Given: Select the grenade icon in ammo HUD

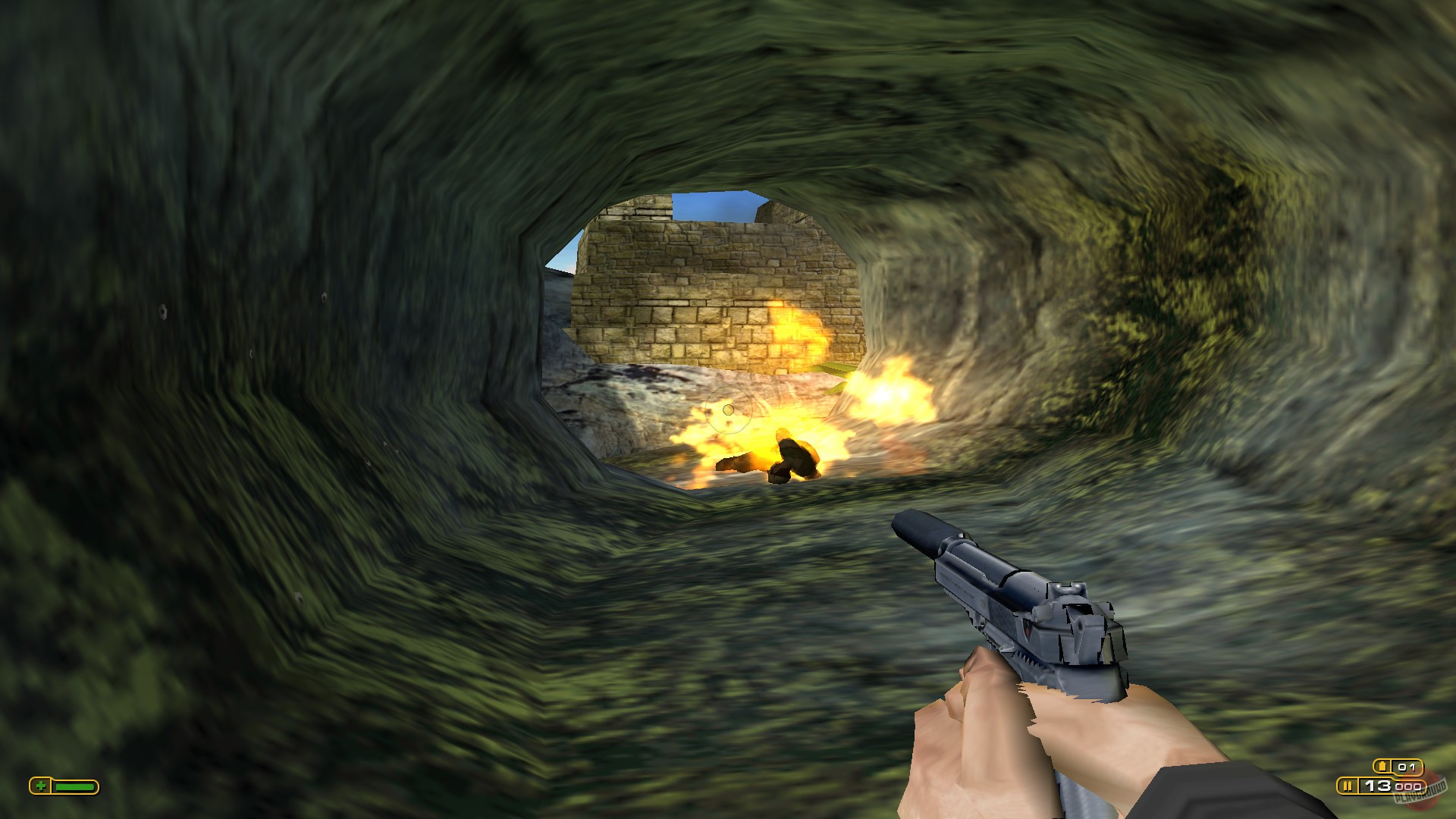Looking at the screenshot, I should (x=1382, y=766).
